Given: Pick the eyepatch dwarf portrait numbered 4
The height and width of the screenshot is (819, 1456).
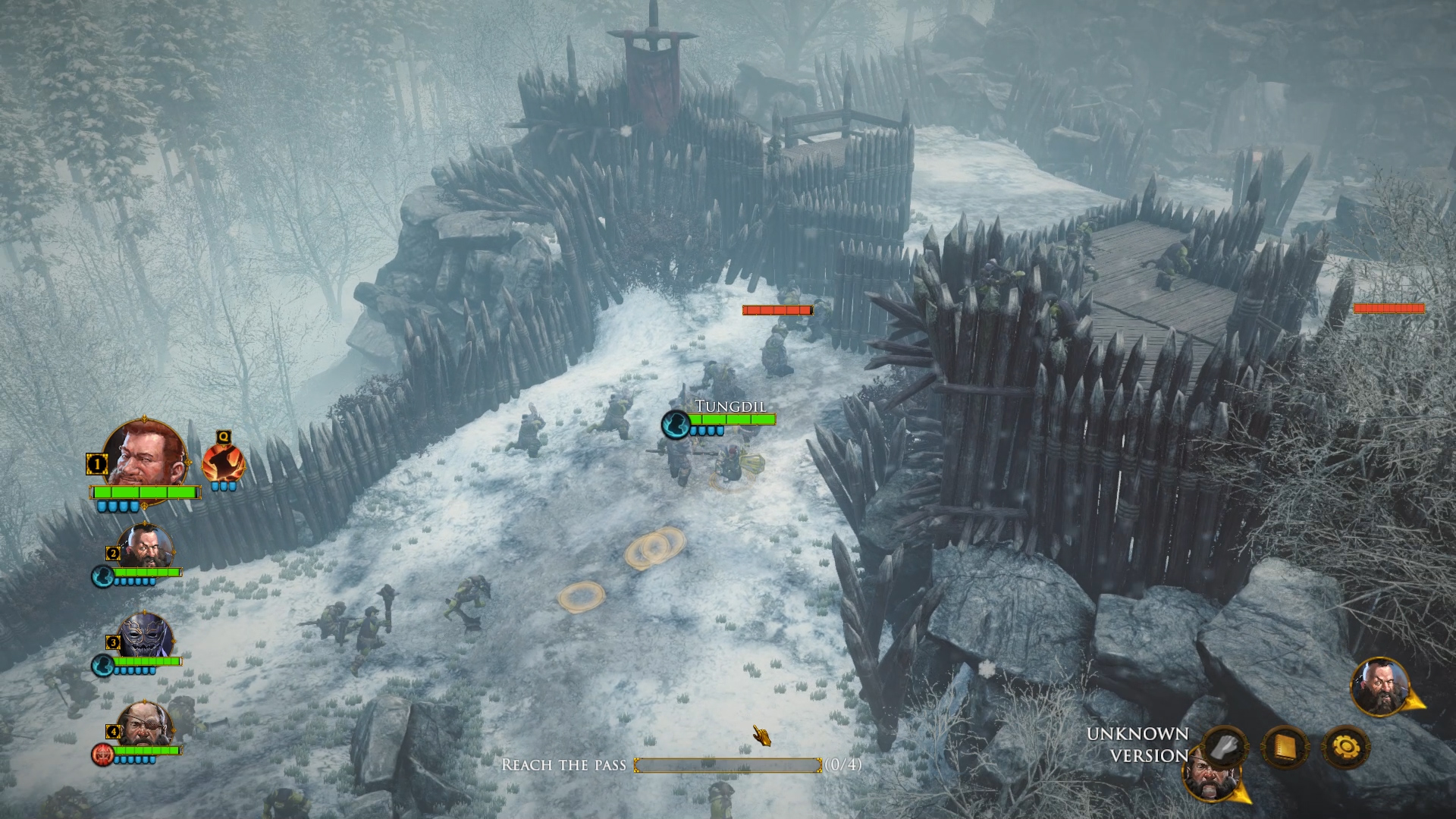Looking at the screenshot, I should 144,727.
